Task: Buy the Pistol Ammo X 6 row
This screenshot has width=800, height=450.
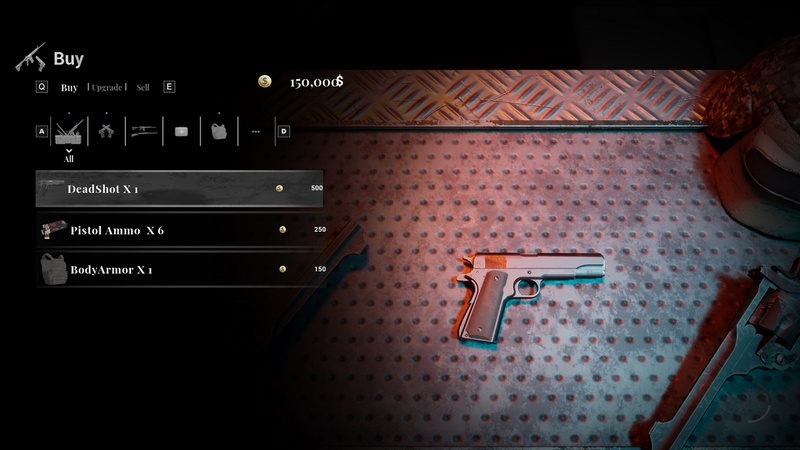Action: pyautogui.click(x=180, y=230)
